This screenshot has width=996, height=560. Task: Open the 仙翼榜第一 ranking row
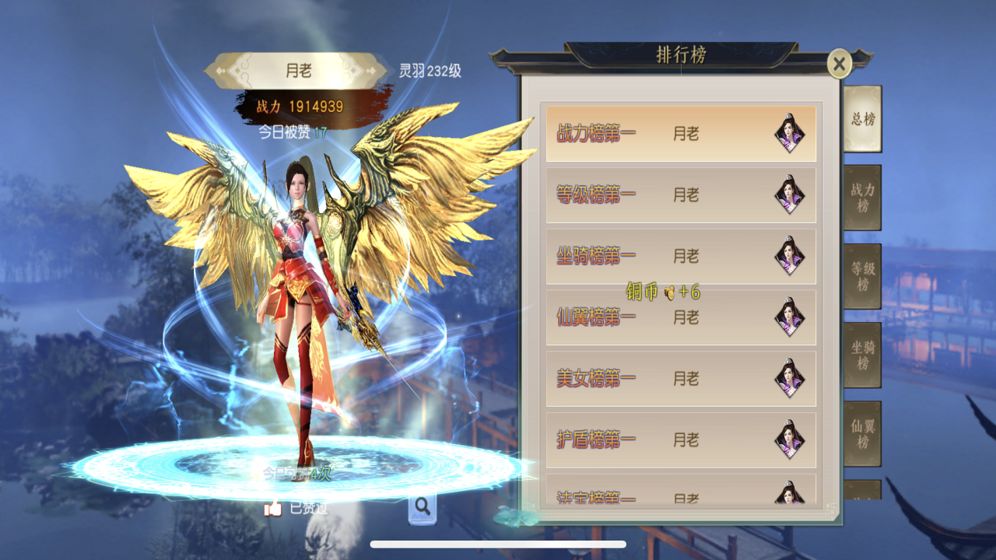[x=679, y=318]
